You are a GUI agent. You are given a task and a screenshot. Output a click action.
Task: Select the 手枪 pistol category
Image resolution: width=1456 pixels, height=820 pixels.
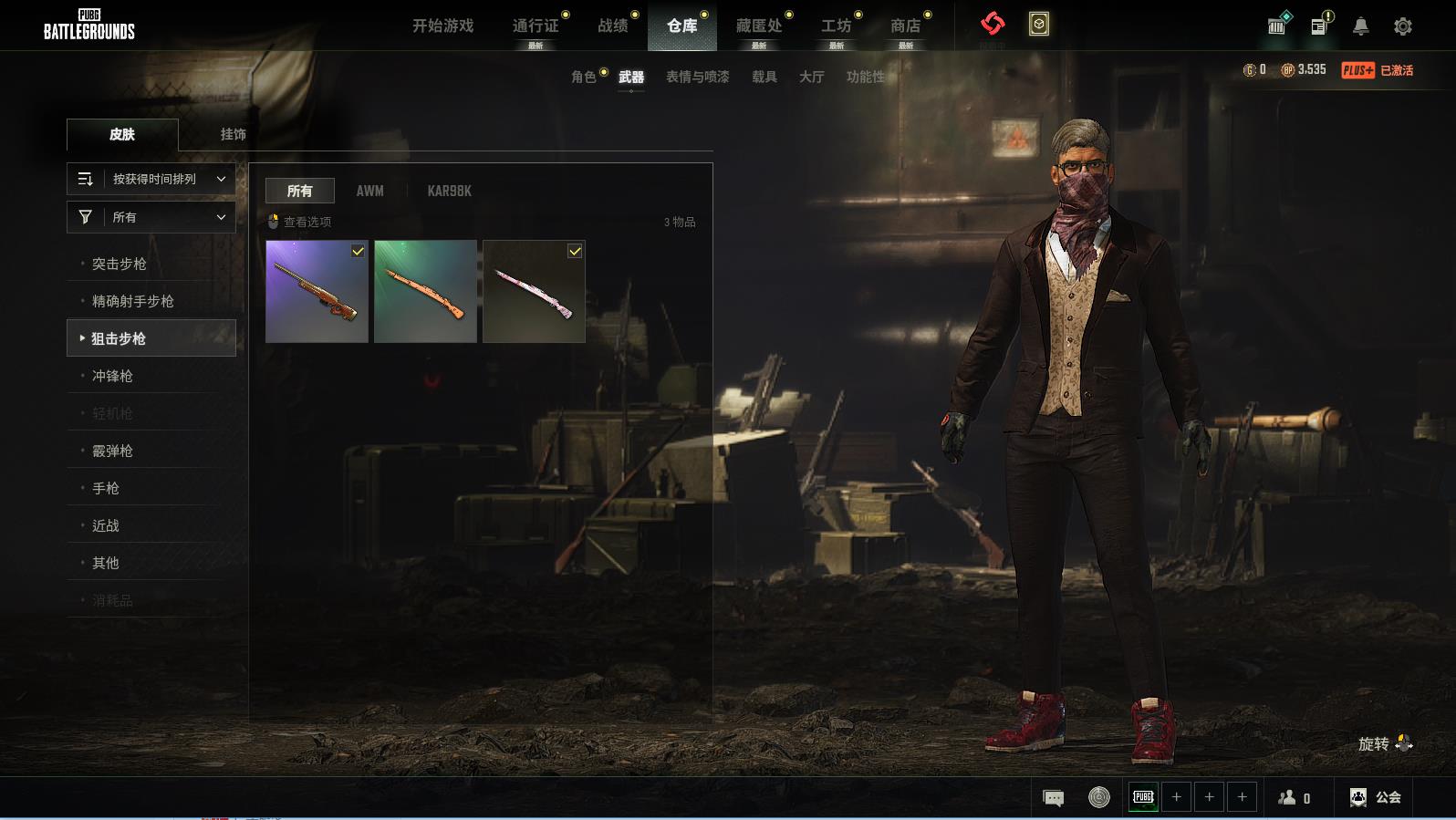[106, 488]
